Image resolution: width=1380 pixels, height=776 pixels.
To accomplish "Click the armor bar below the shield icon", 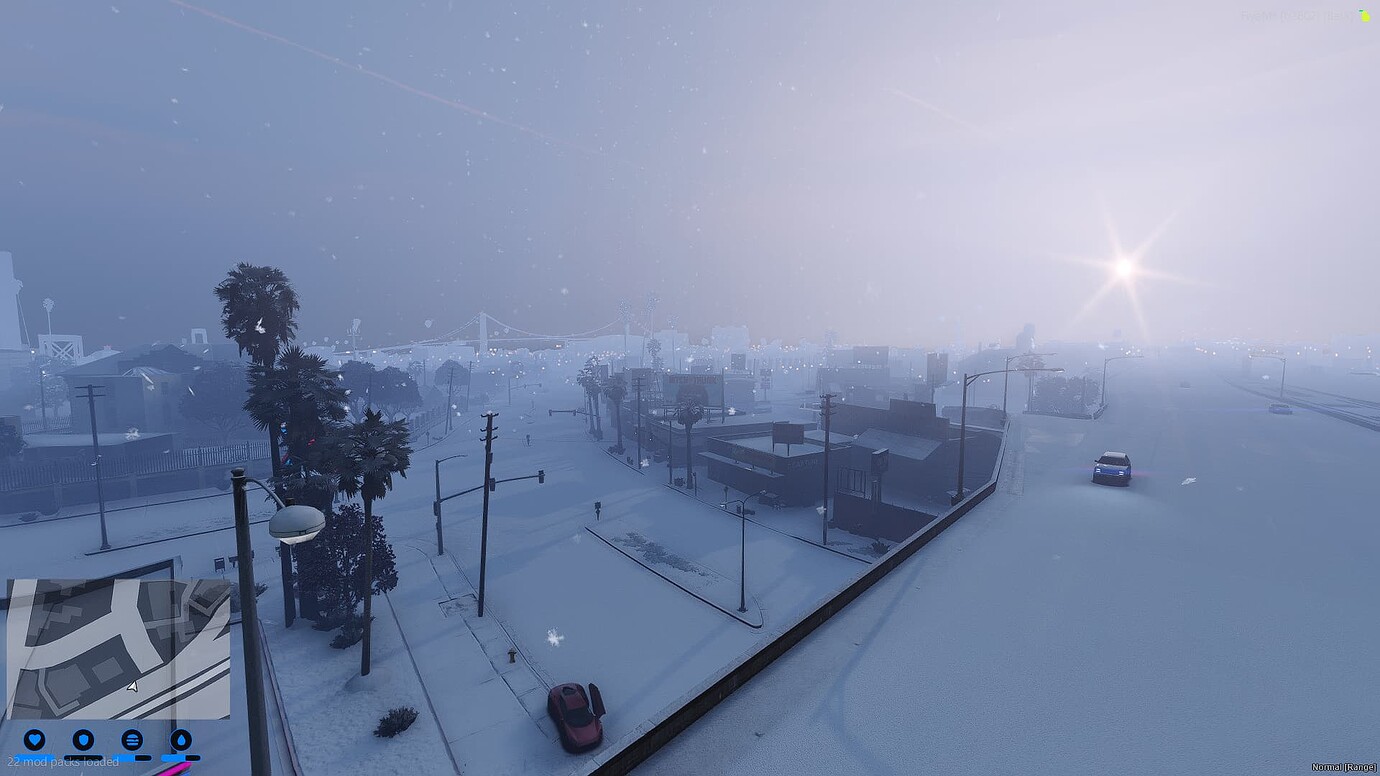I will (83, 757).
